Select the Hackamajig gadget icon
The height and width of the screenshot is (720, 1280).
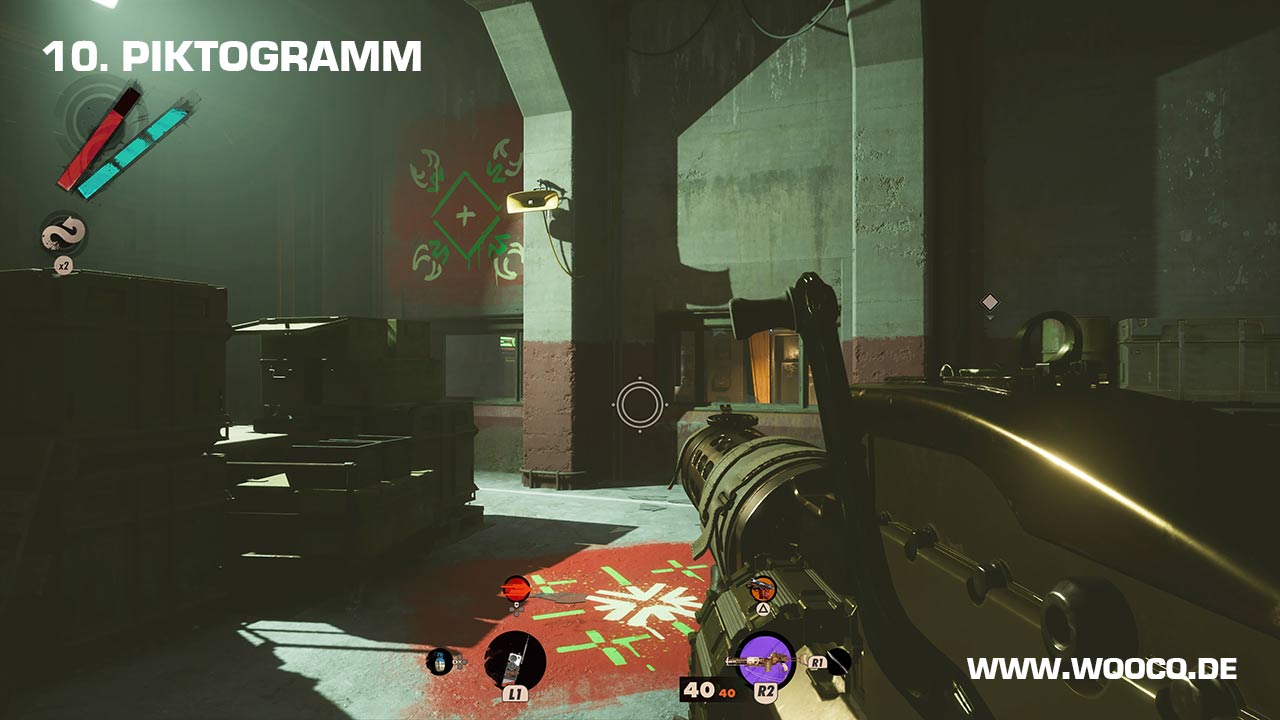[x=514, y=660]
